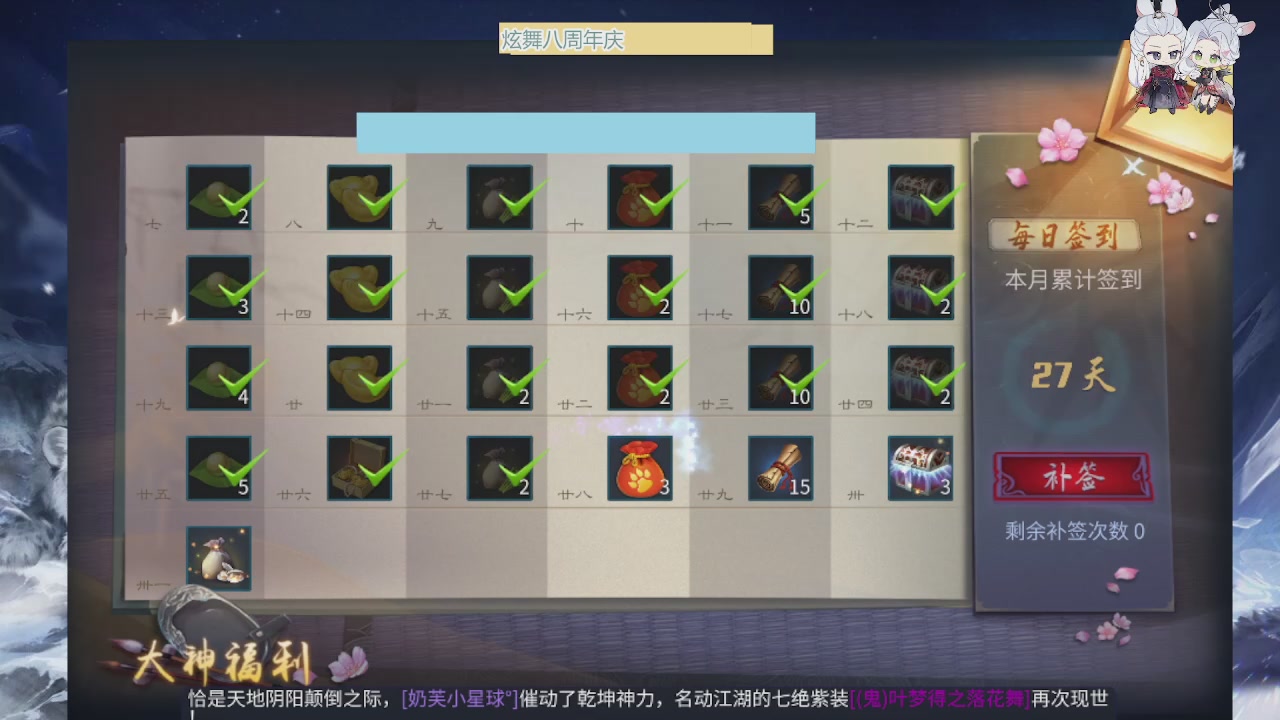Click the red paw pouch reward on day 10
The width and height of the screenshot is (1280, 720).
point(640,197)
